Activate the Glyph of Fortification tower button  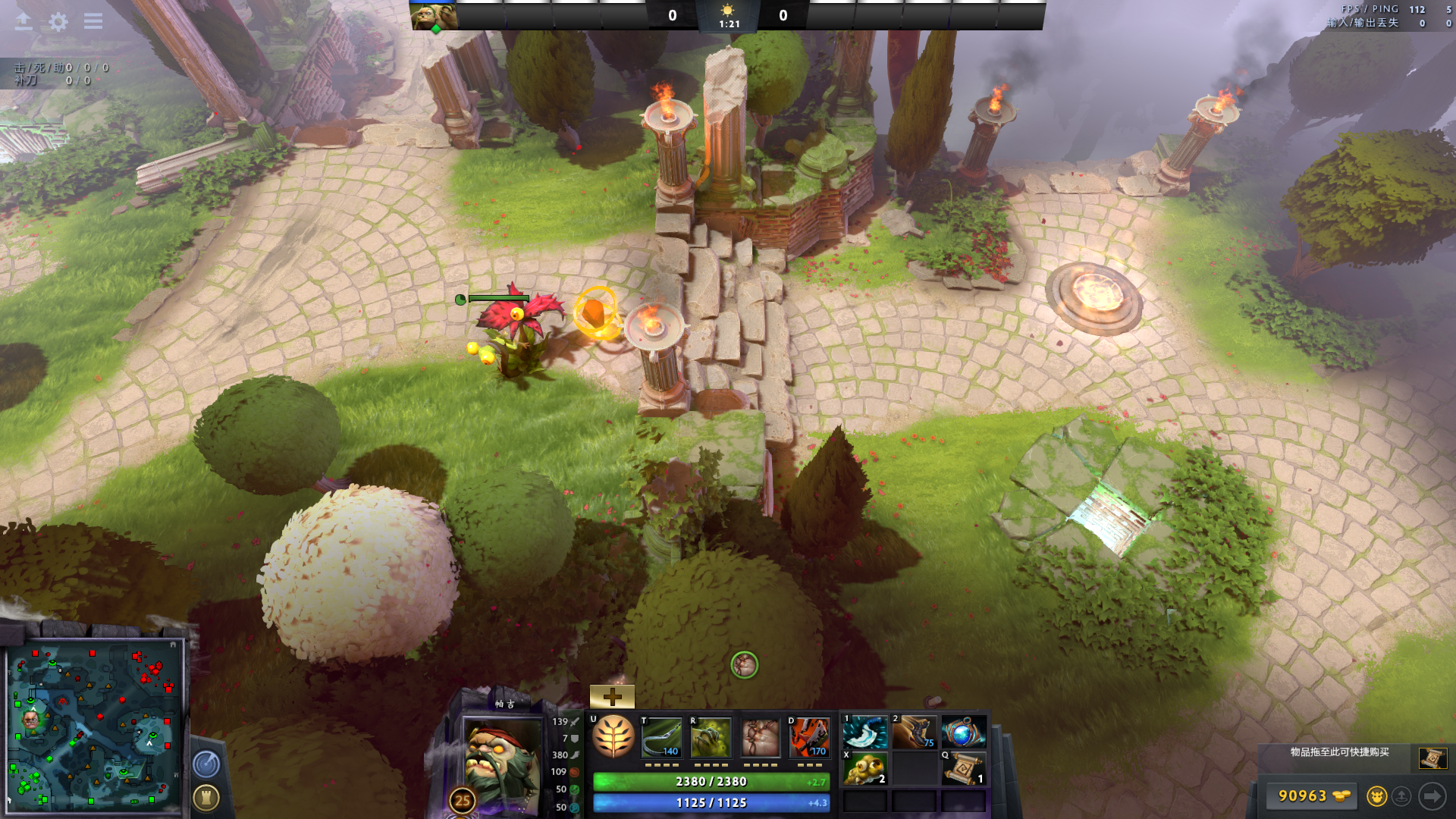click(x=206, y=797)
